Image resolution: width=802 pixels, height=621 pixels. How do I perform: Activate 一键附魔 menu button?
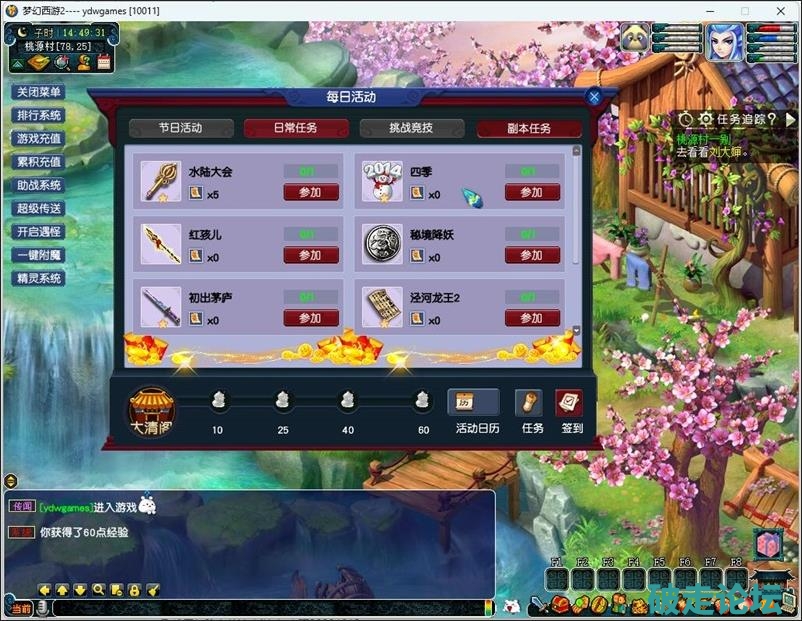(x=39, y=255)
